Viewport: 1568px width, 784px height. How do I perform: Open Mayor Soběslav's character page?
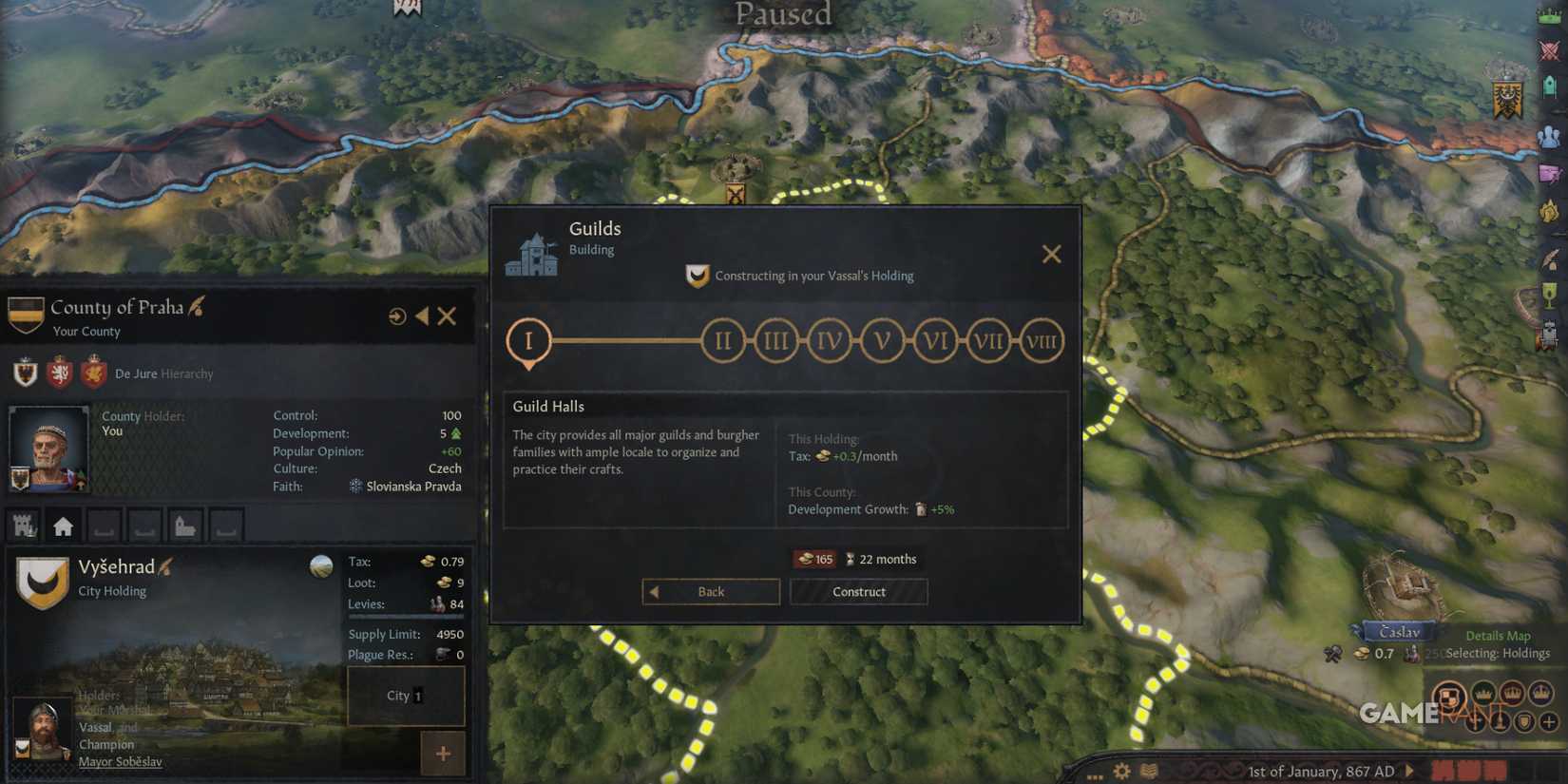pyautogui.click(x=120, y=761)
